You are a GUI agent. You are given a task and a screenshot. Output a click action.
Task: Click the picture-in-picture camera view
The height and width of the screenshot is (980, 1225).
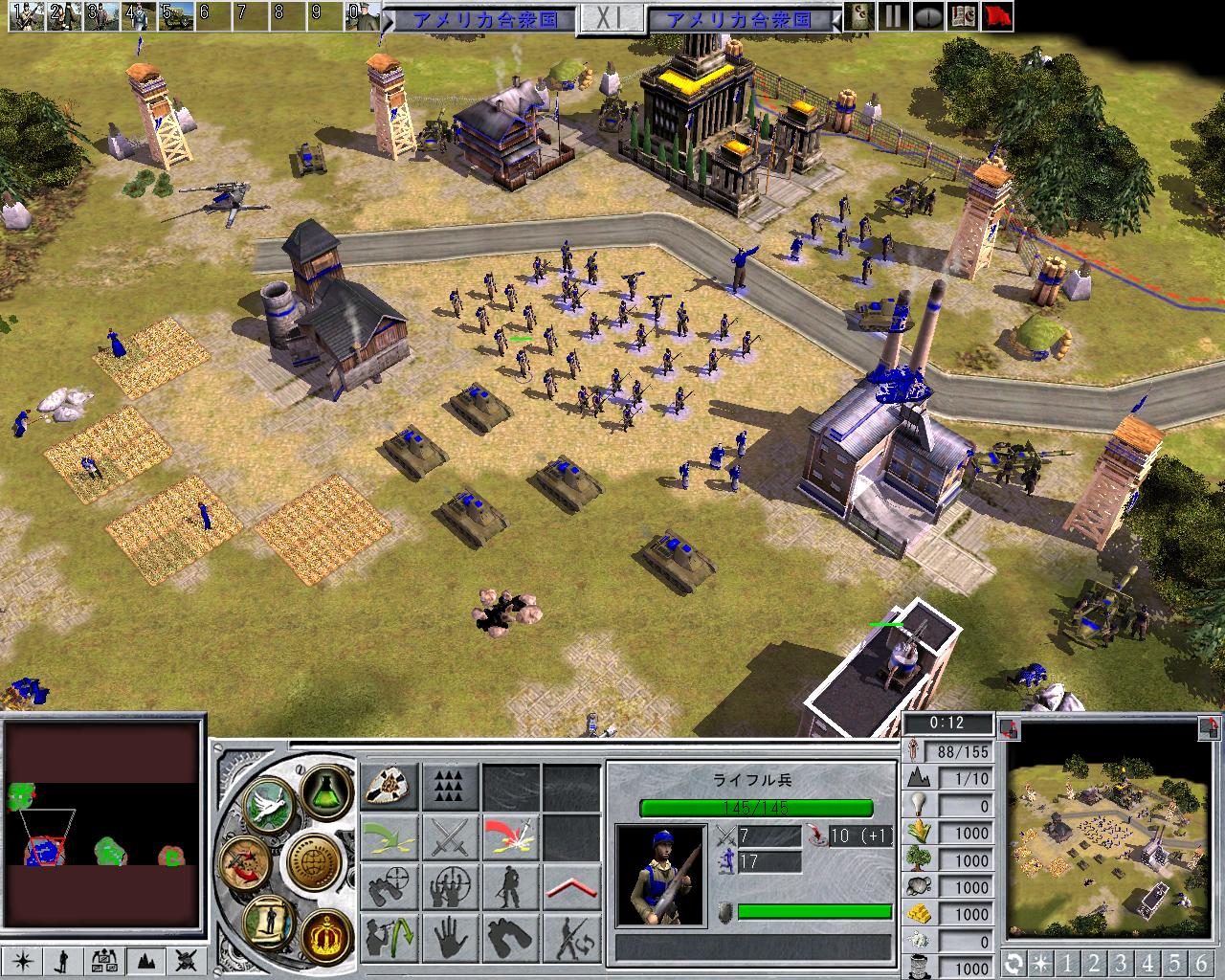coord(1111,832)
